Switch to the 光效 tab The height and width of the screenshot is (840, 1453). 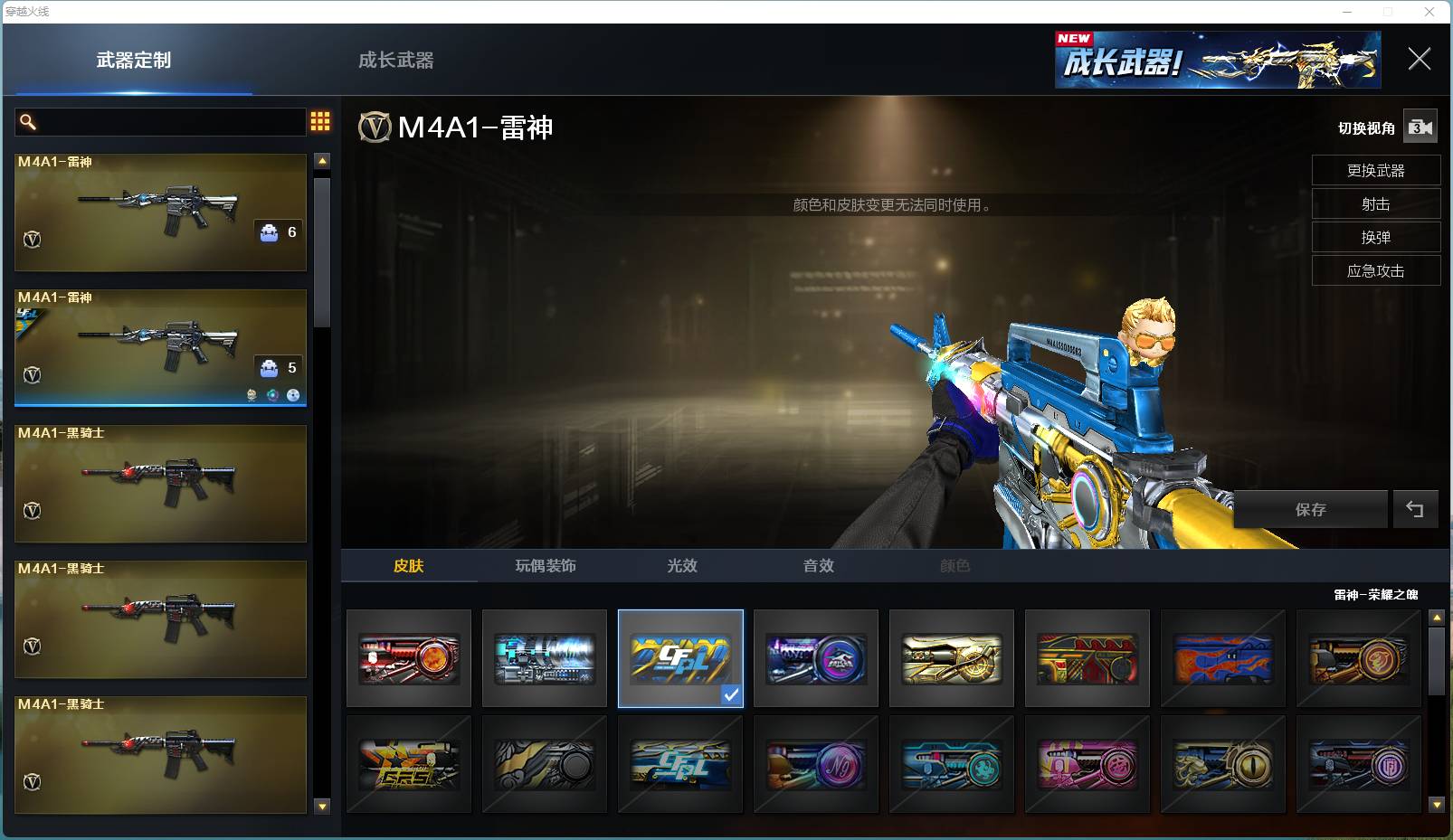tap(682, 566)
